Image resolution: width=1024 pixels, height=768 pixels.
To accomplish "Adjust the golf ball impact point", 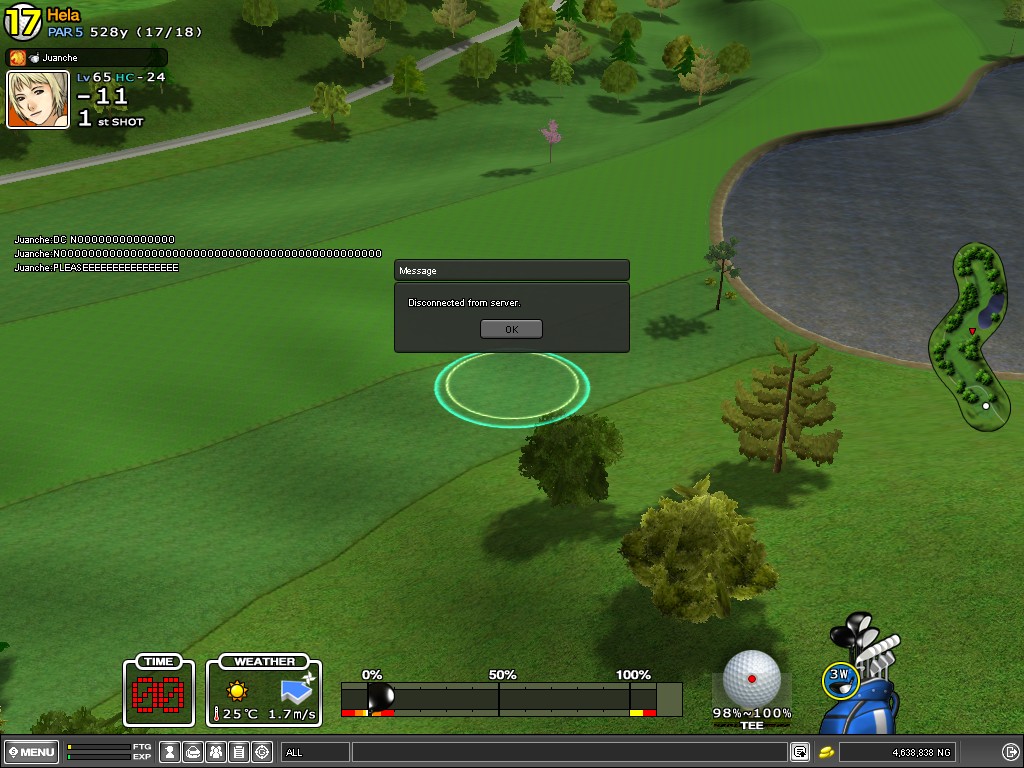I will [751, 679].
